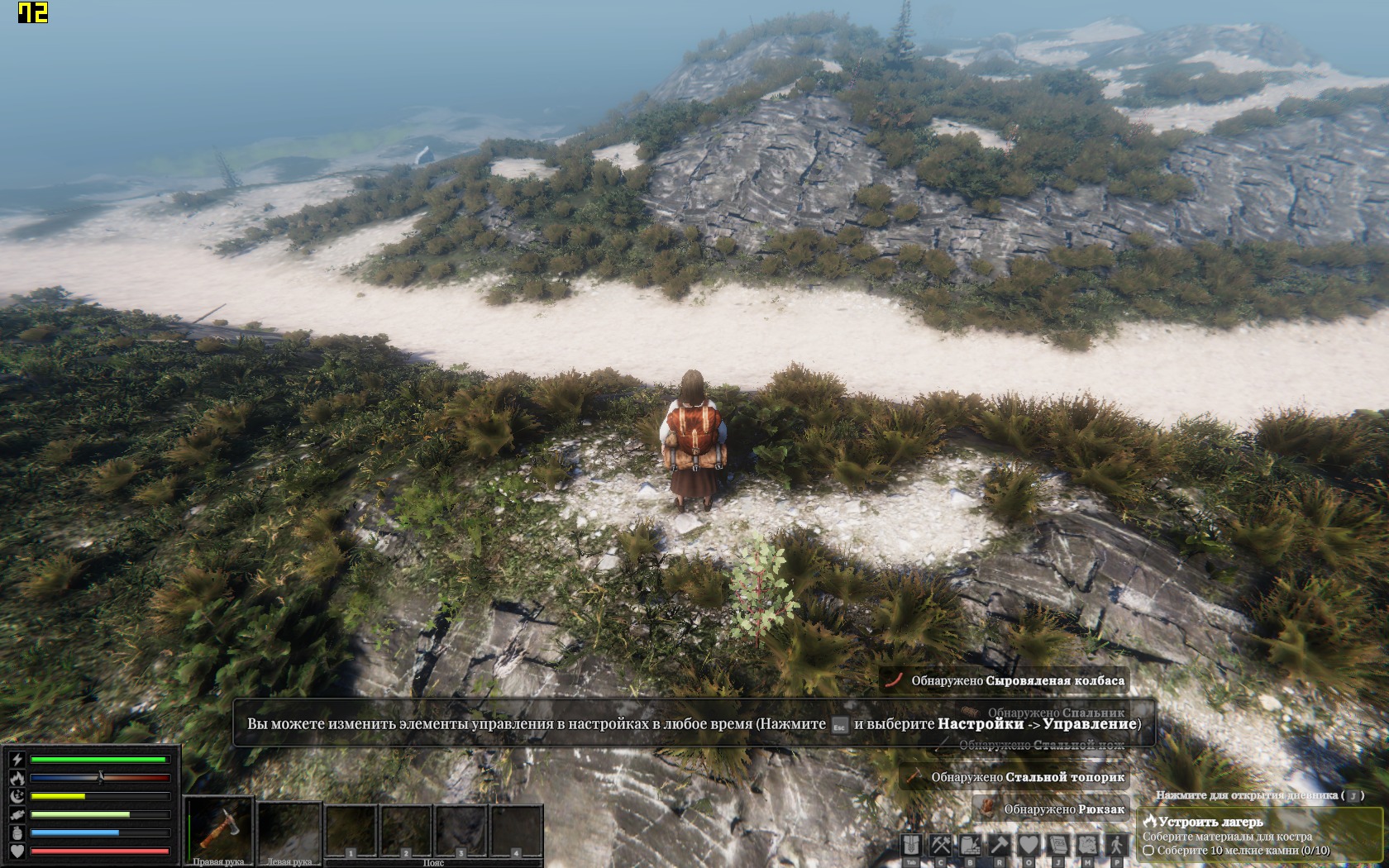Open the journal book icon

[x=1058, y=845]
